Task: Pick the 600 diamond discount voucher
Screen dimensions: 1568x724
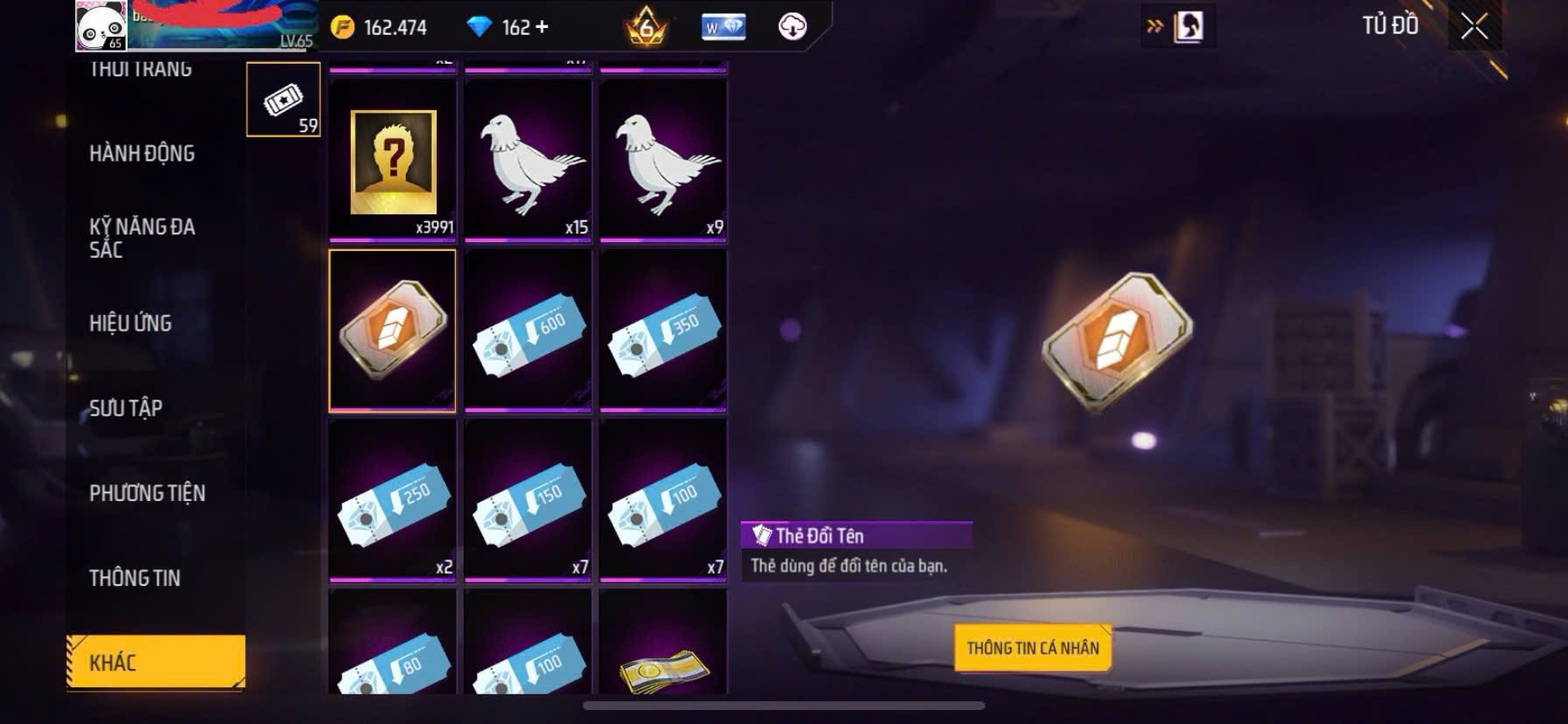Action: [x=528, y=331]
